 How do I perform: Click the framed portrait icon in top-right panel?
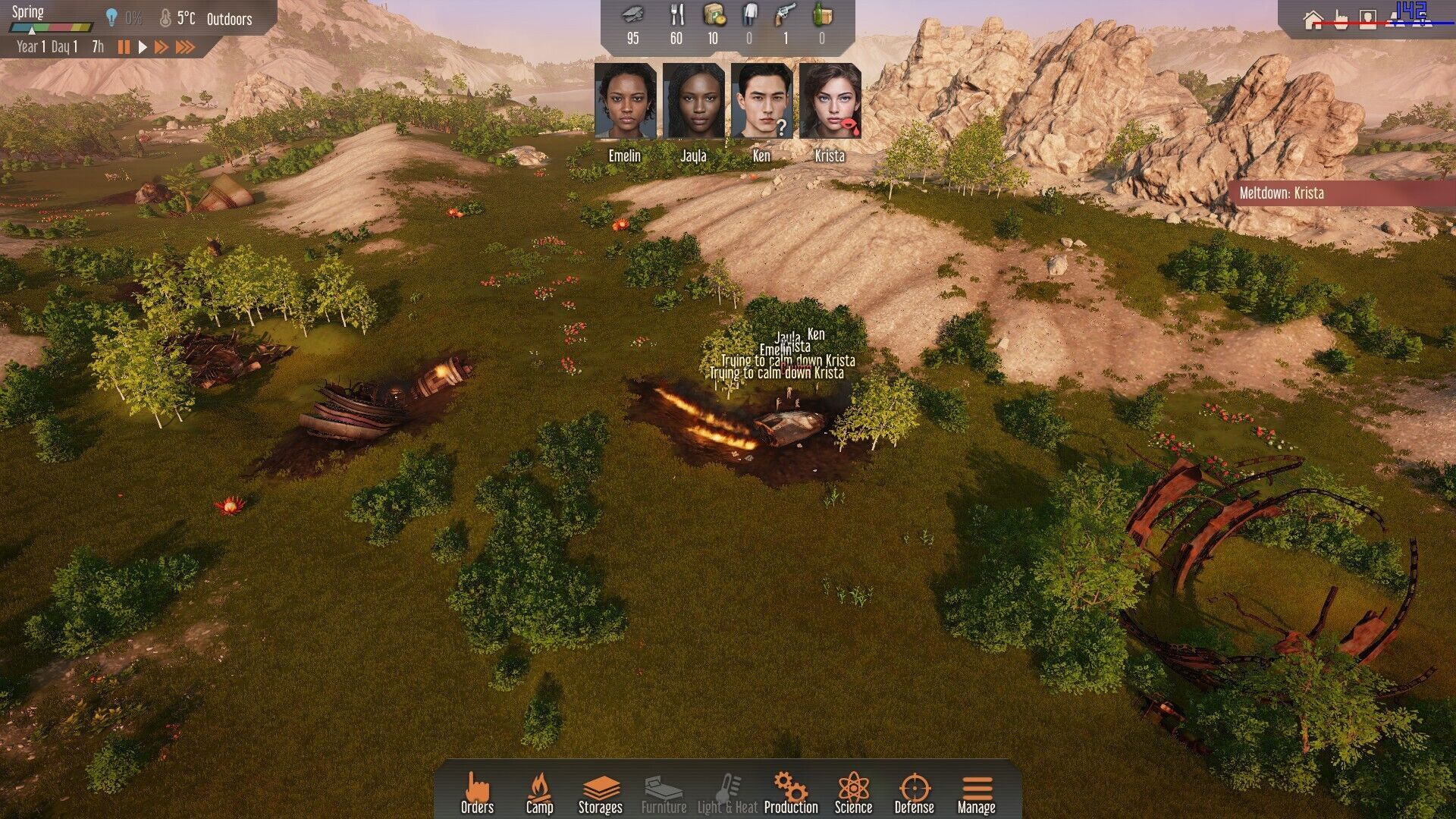(x=1367, y=20)
